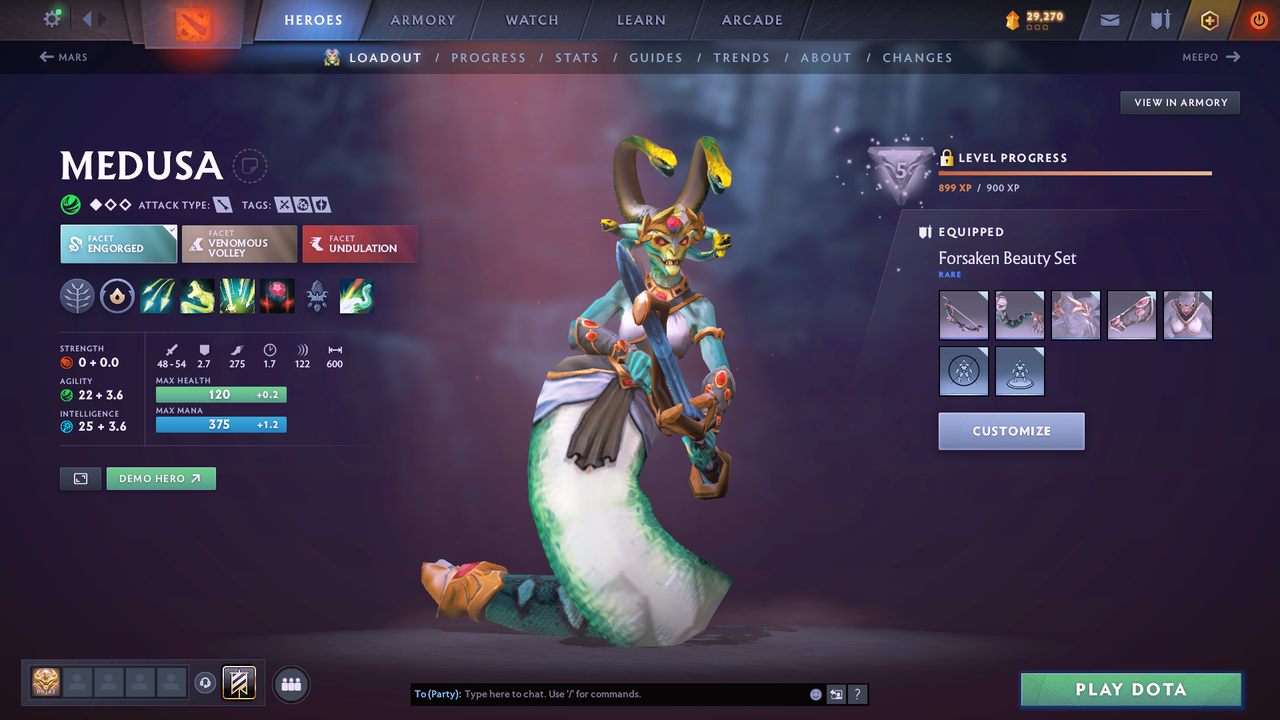The image size is (1280, 720).
Task: Click the ranged attack type icon
Action: (x=222, y=204)
